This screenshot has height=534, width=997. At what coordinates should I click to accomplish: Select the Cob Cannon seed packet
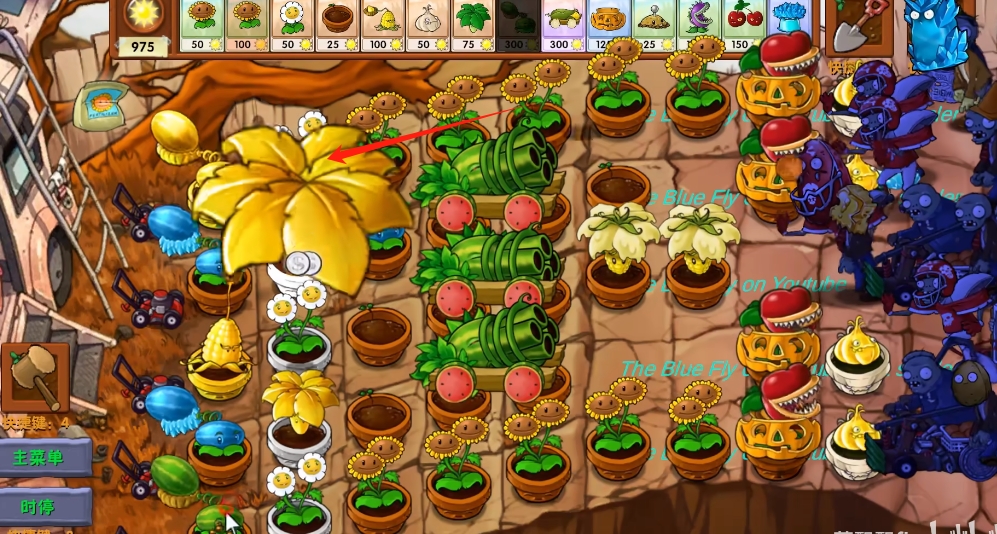[565, 25]
